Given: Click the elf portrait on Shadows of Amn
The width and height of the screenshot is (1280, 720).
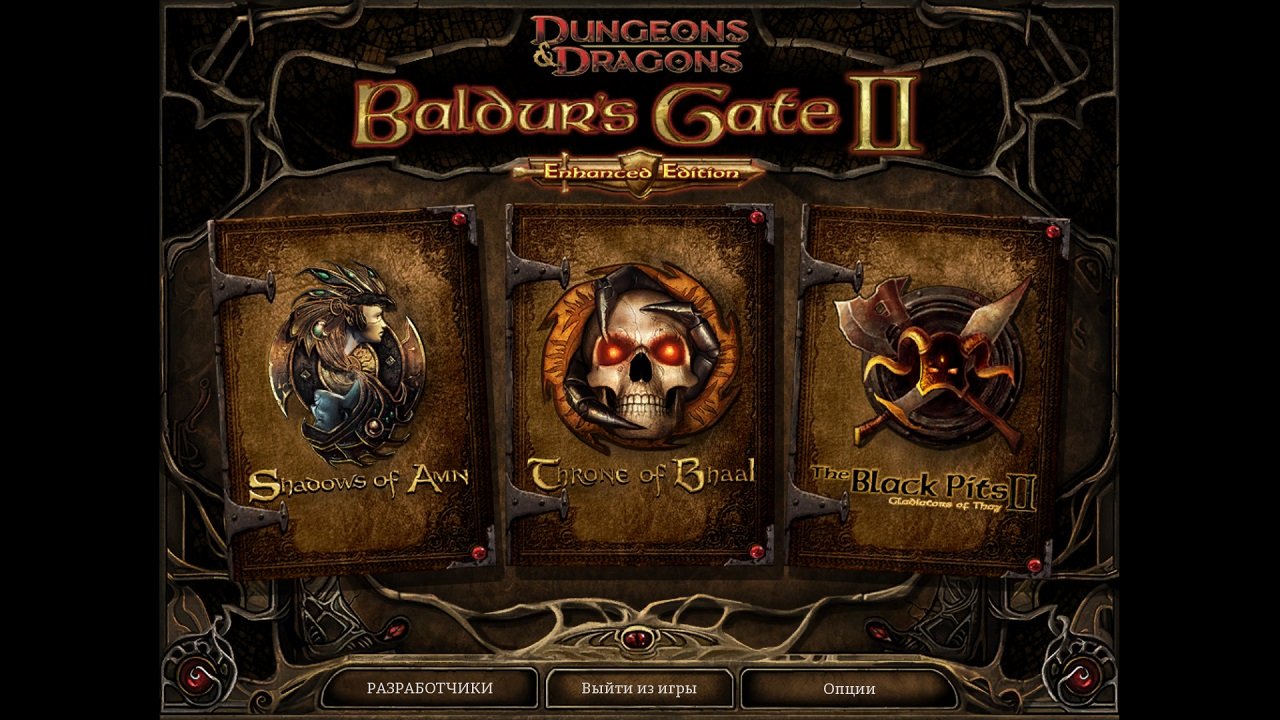Looking at the screenshot, I should pos(345,360).
